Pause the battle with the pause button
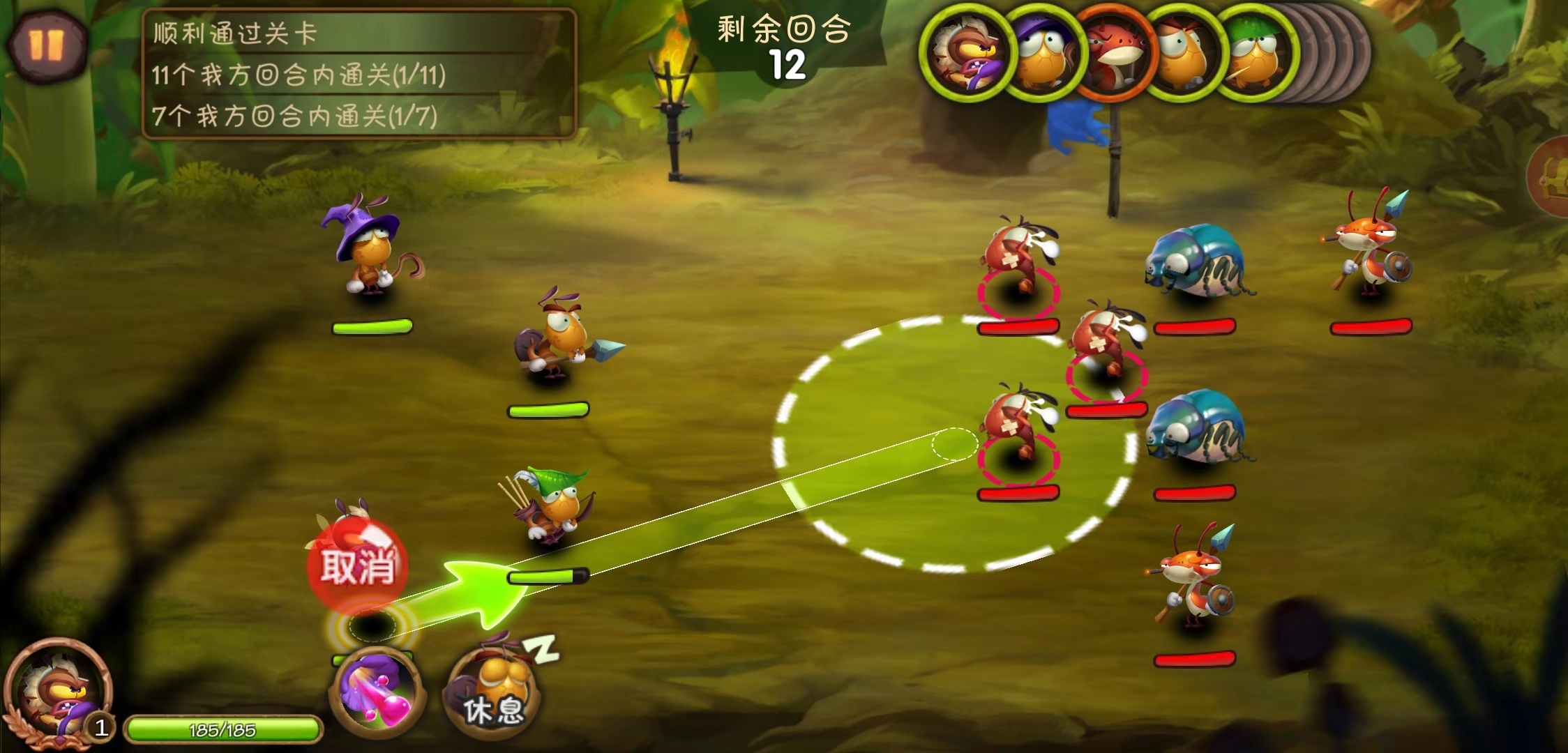This screenshot has height=753, width=1568. 46,45
